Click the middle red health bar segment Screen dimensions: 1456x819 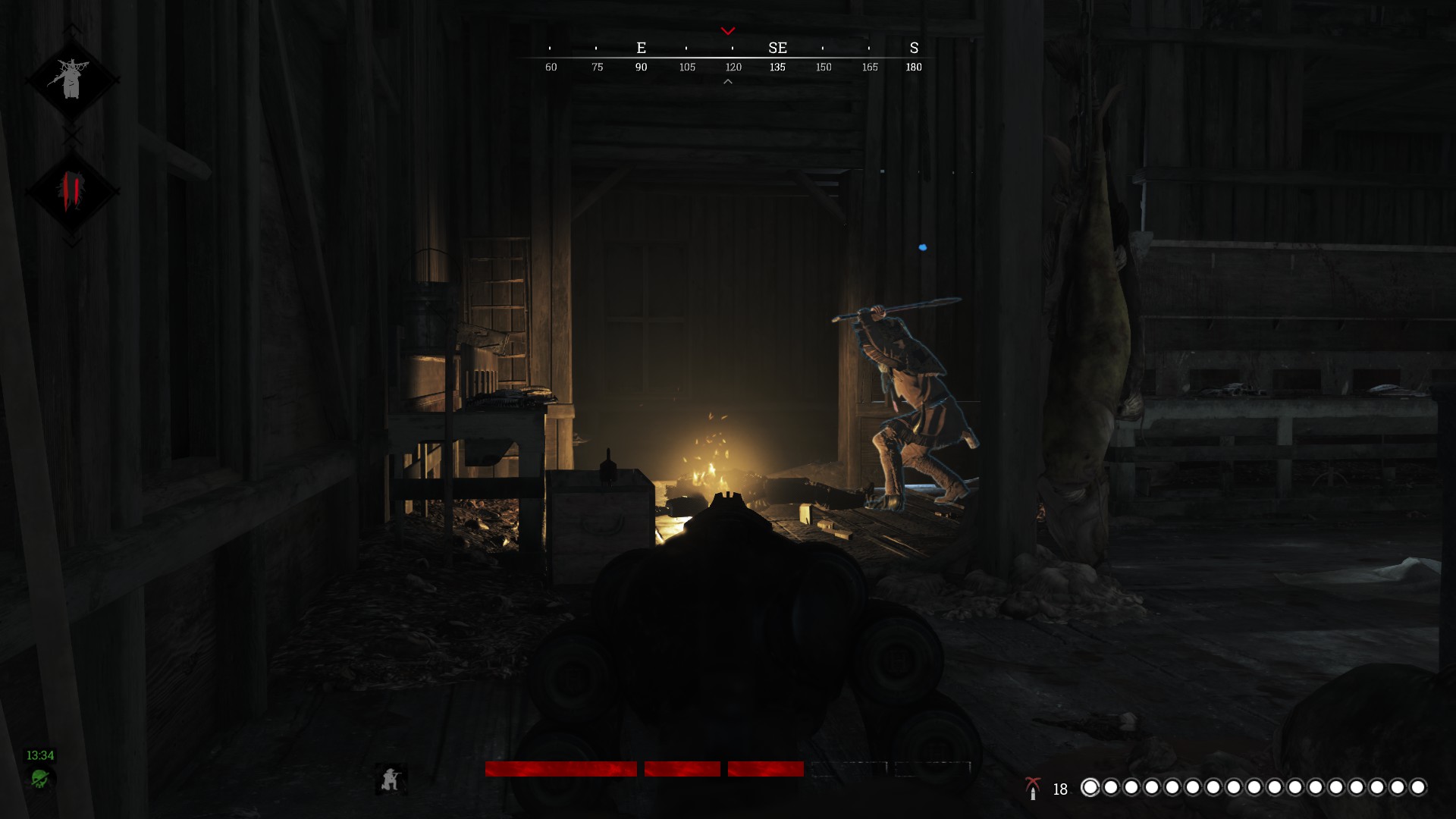[682, 769]
